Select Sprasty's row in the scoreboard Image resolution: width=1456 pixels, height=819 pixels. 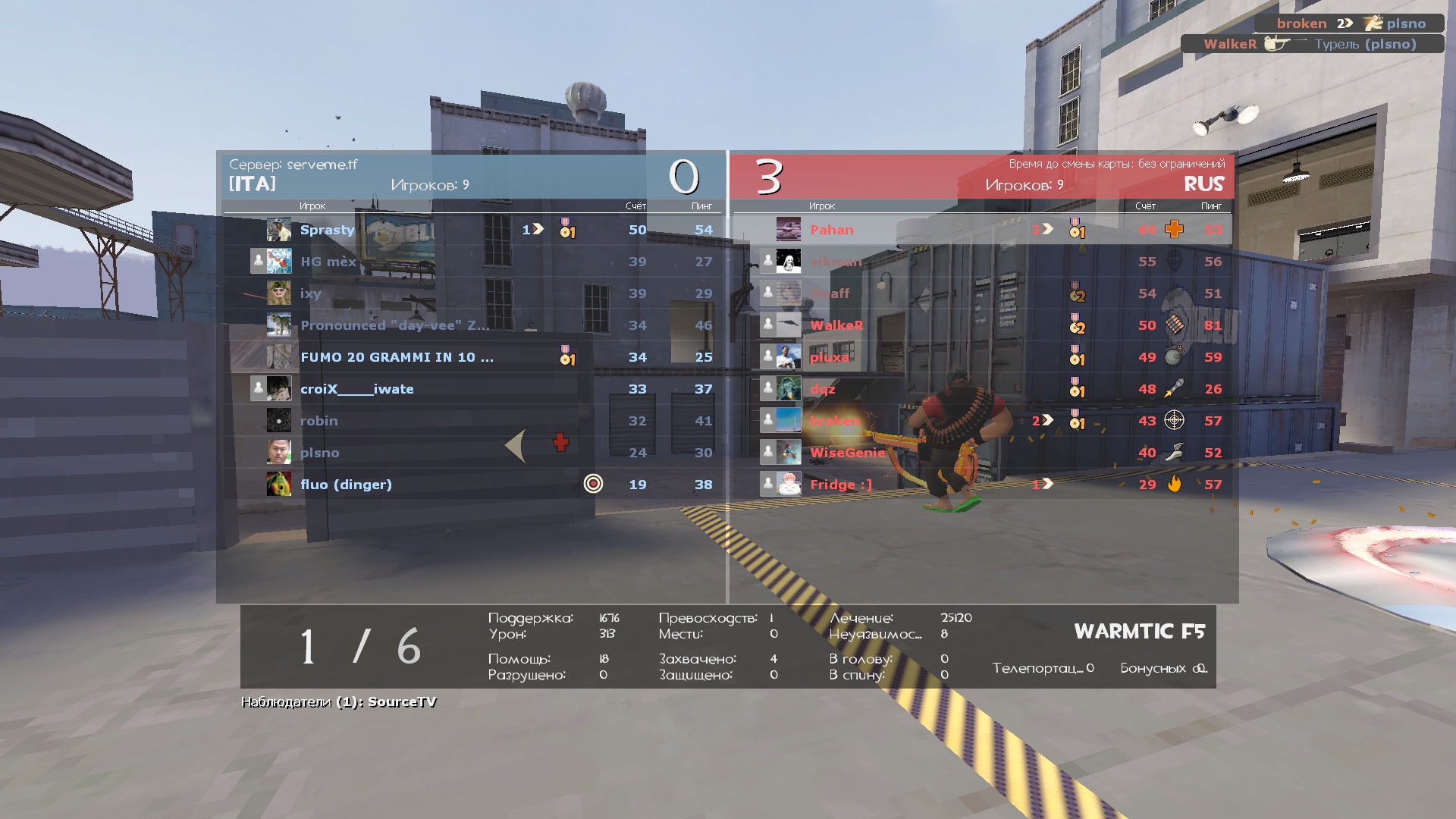pos(327,230)
